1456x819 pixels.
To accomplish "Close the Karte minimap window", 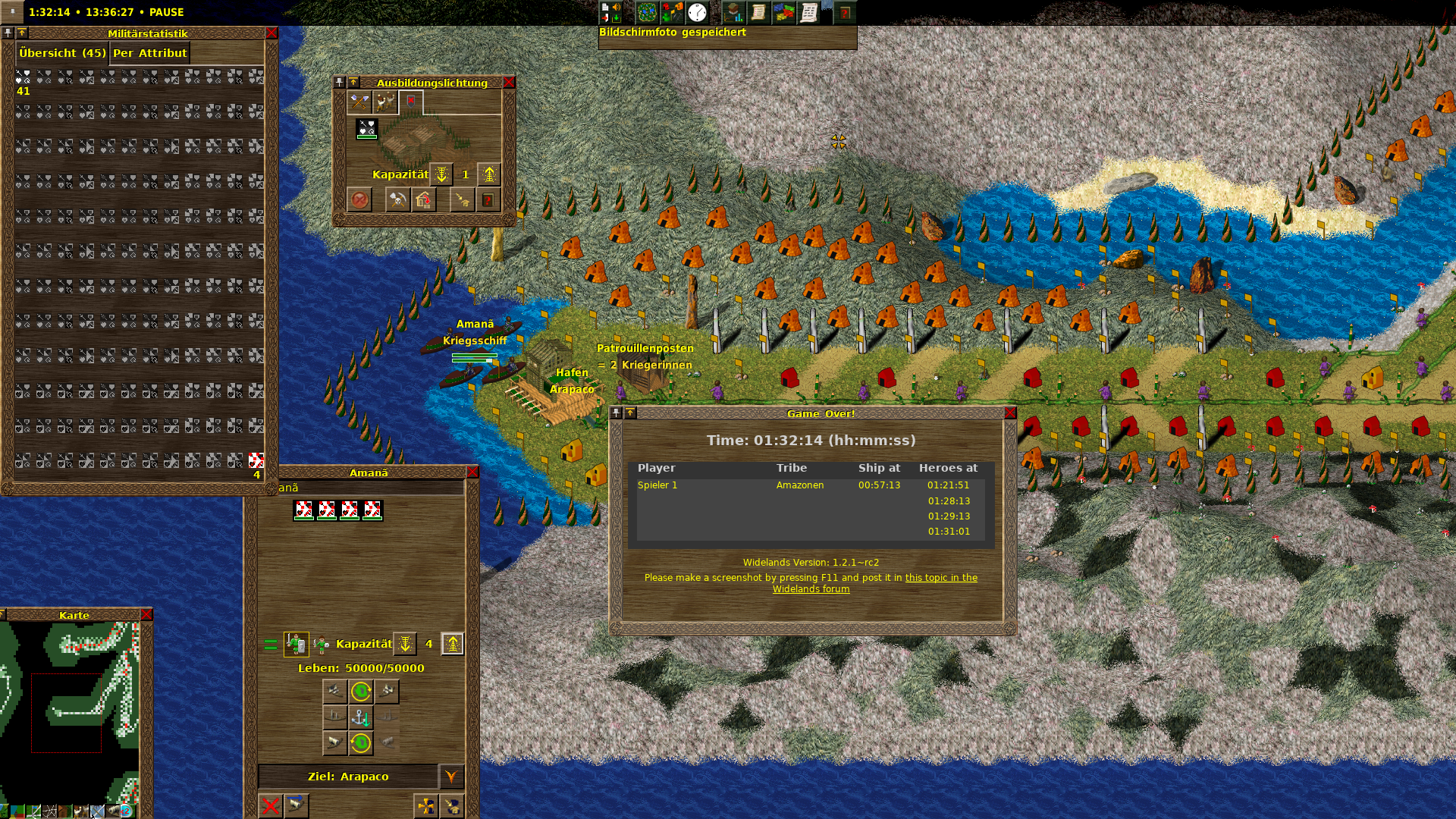I will point(146,615).
